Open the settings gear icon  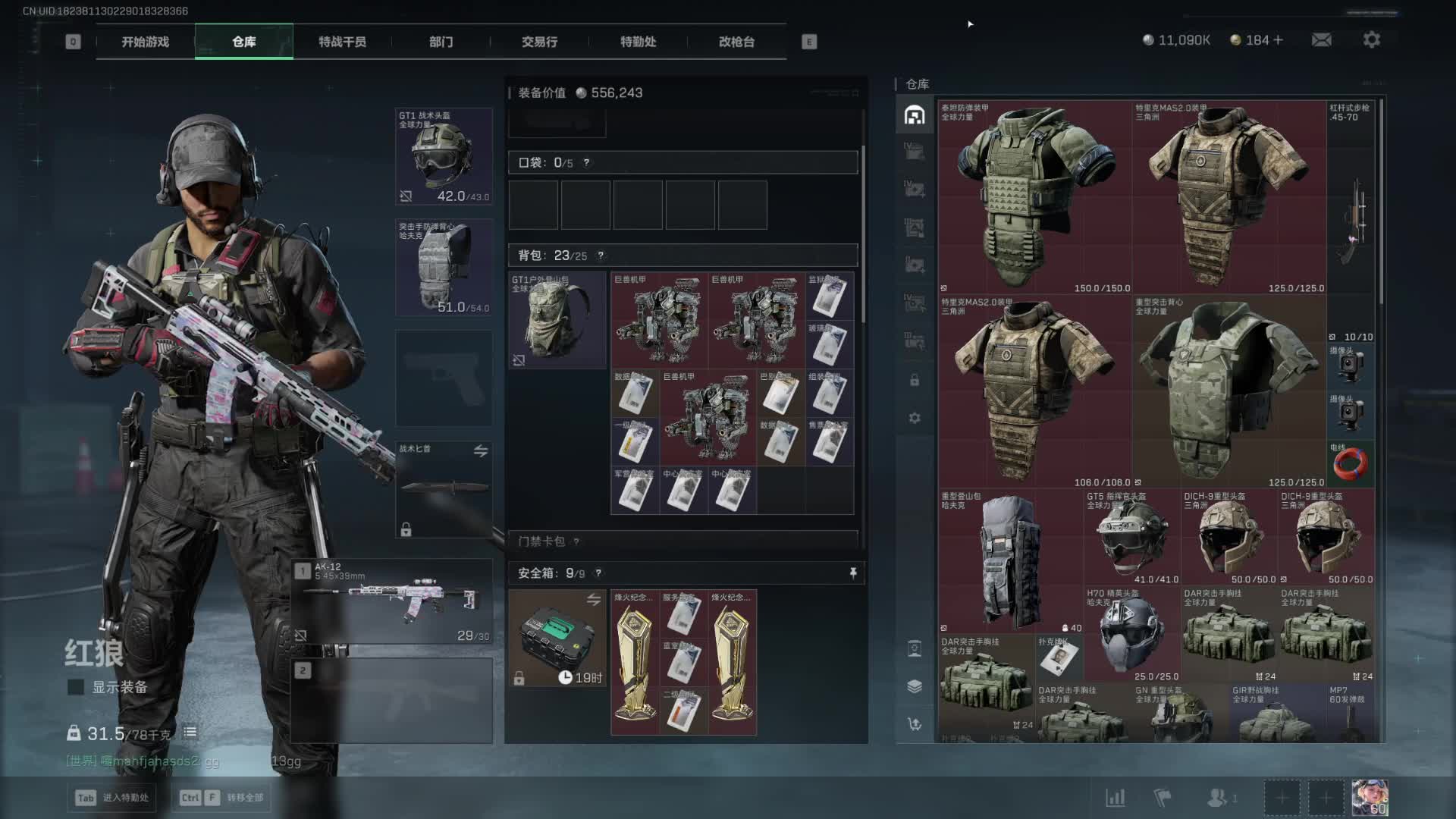[x=1371, y=39]
